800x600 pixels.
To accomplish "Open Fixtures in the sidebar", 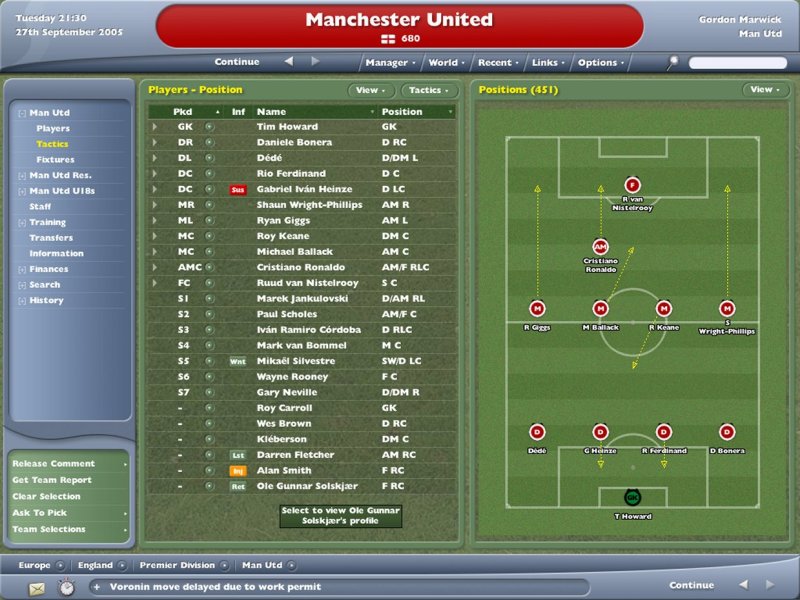I will coord(55,160).
